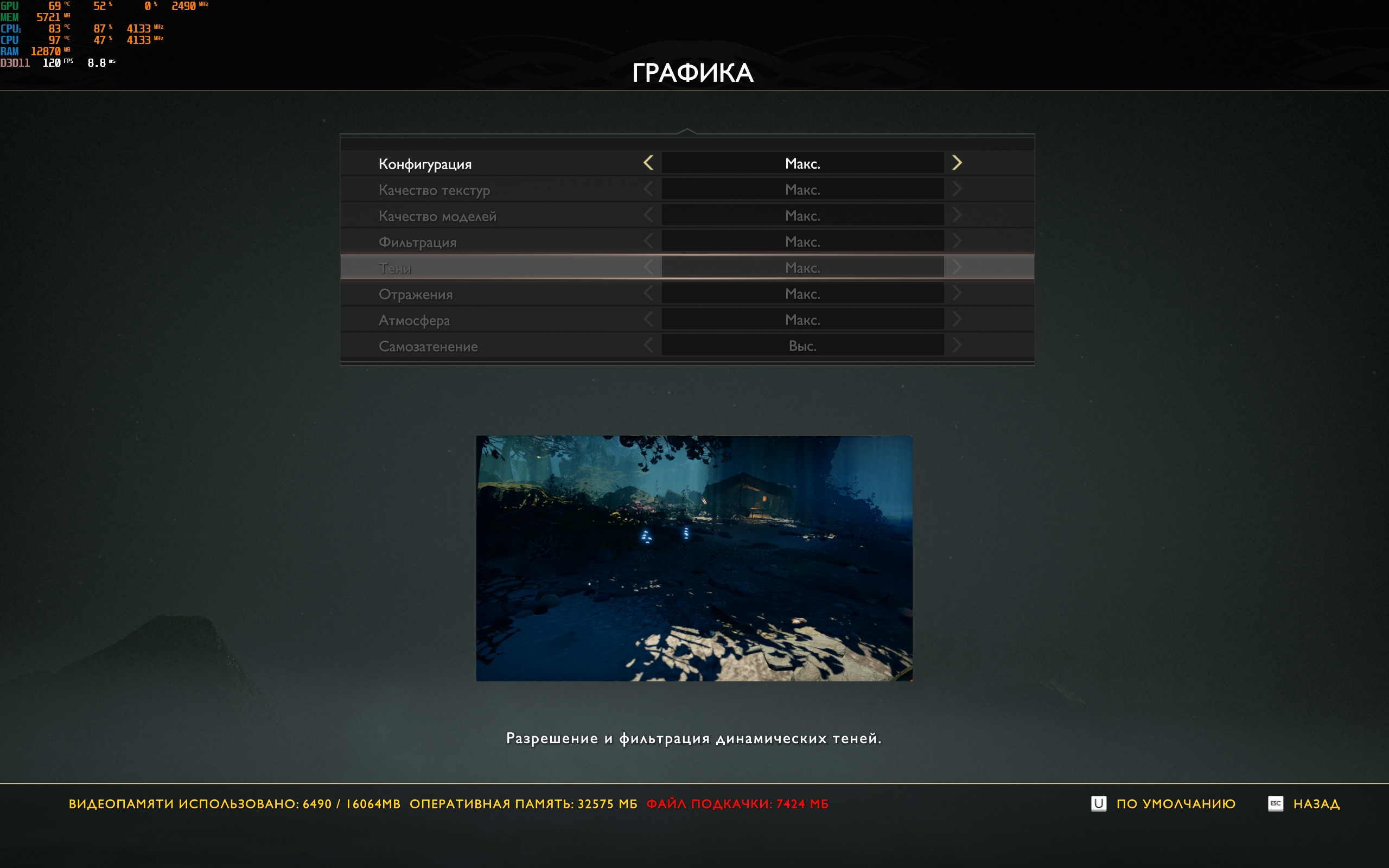
Task: Click the right arrow next to Конфигурация
Action: [x=956, y=163]
